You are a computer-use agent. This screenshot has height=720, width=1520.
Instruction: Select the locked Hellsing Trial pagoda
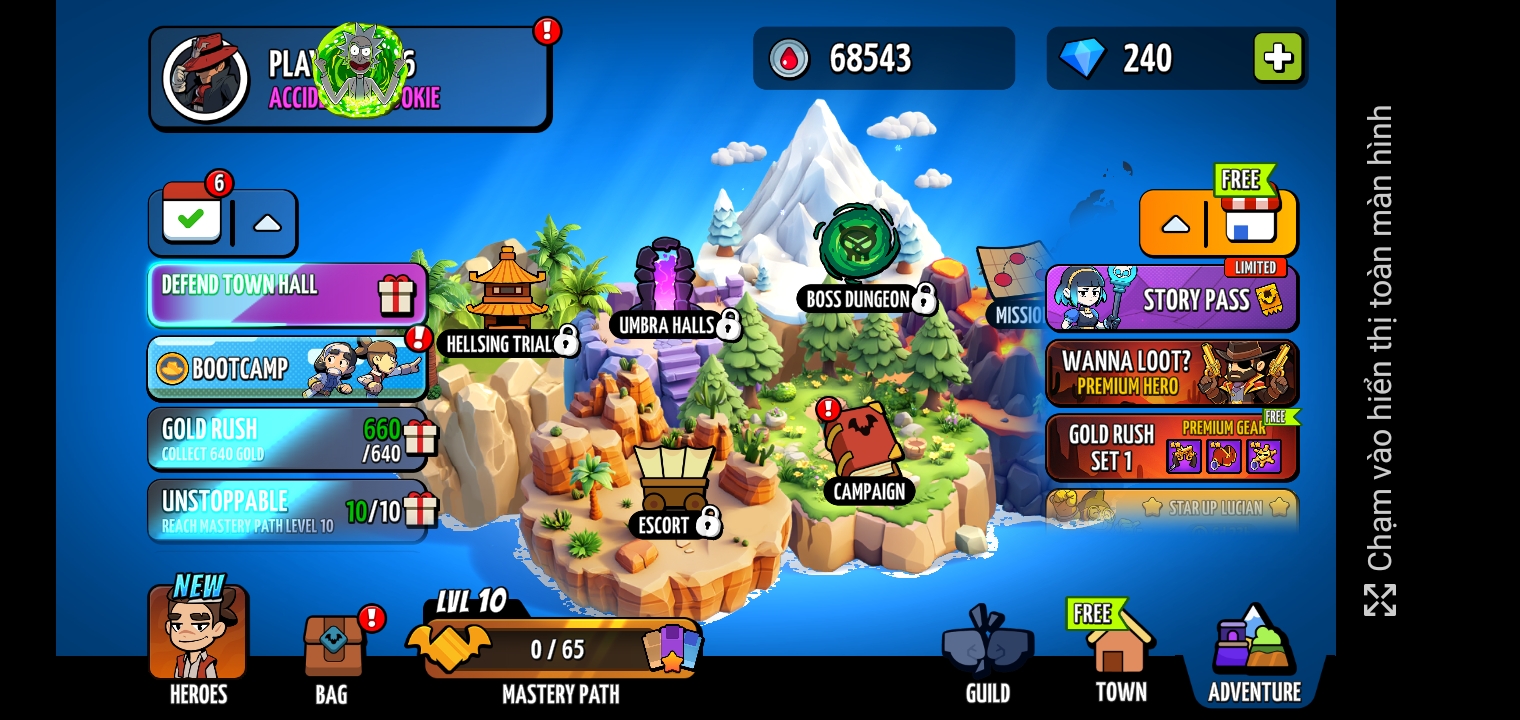point(507,290)
